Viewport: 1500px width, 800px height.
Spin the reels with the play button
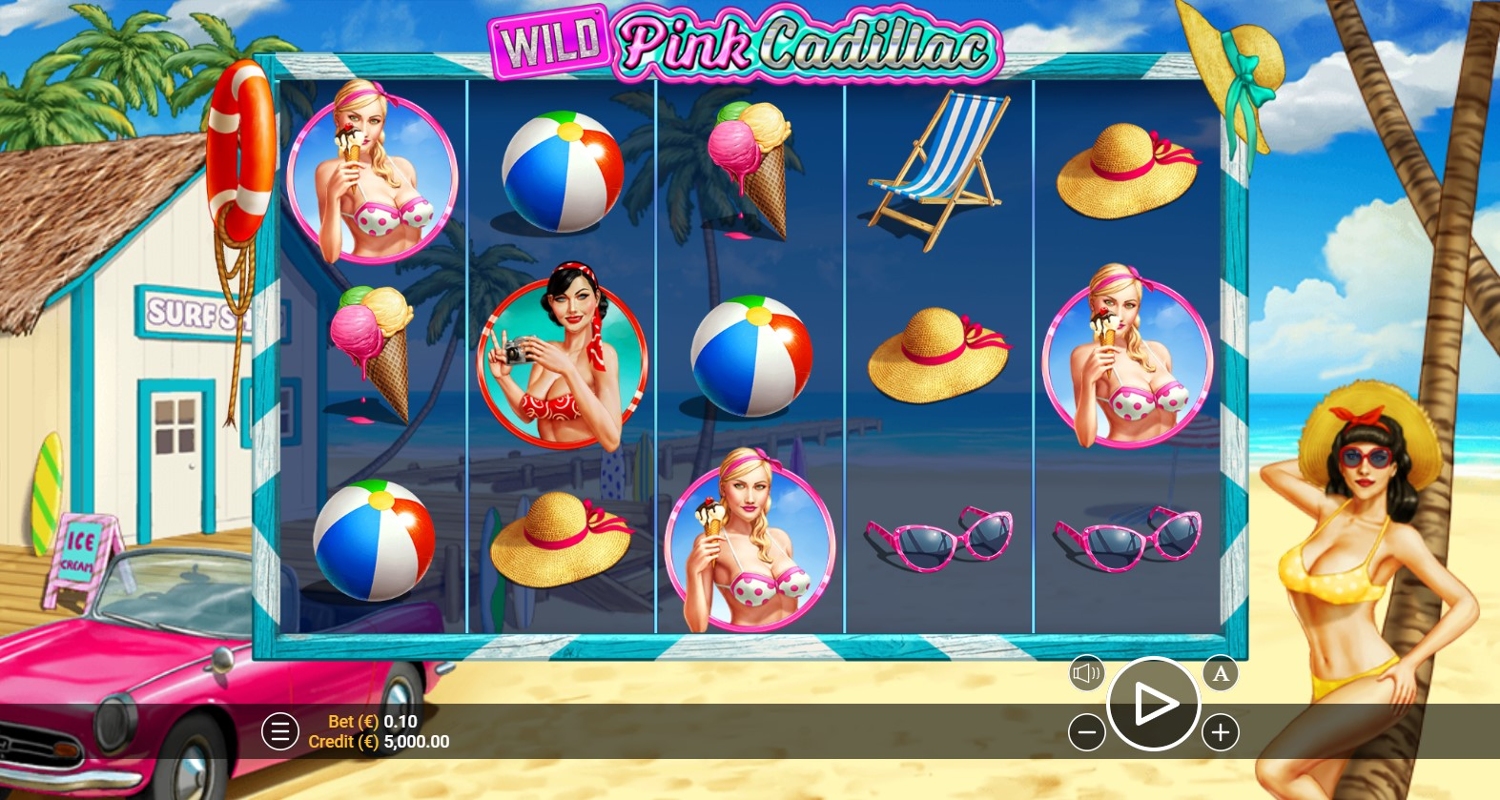(x=1153, y=704)
